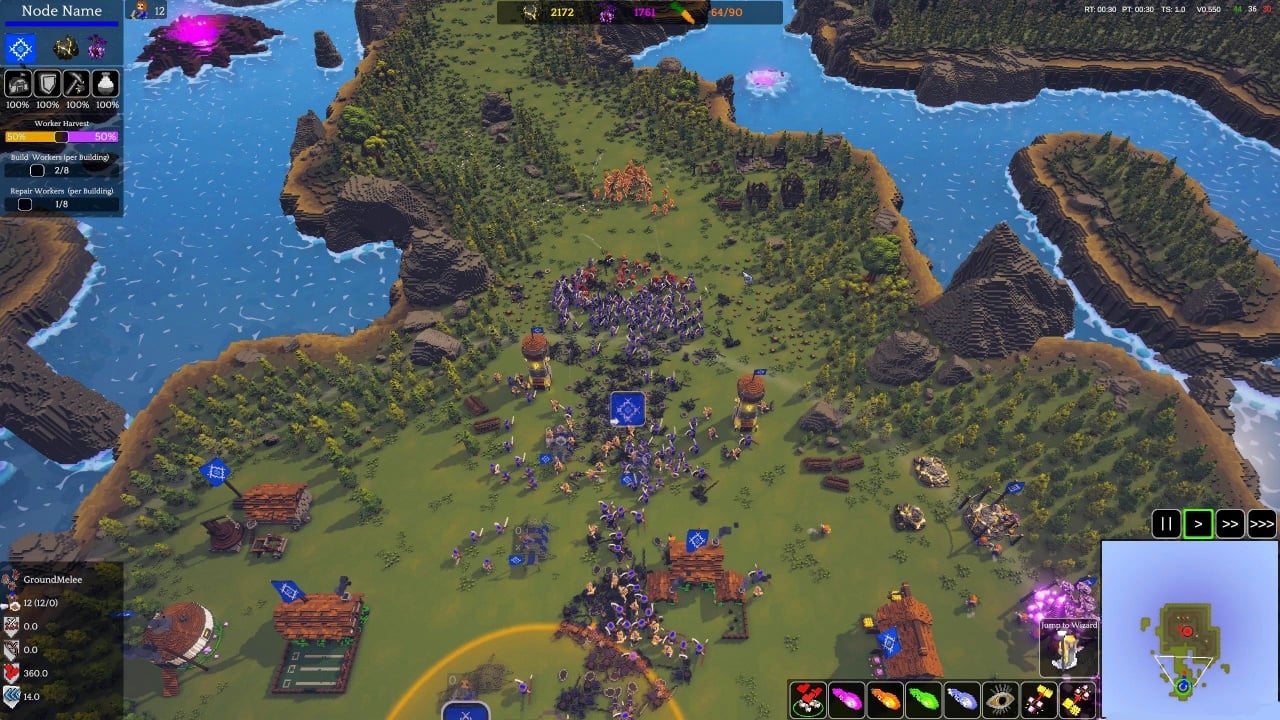Choose the blue-white comet spell

962,698
